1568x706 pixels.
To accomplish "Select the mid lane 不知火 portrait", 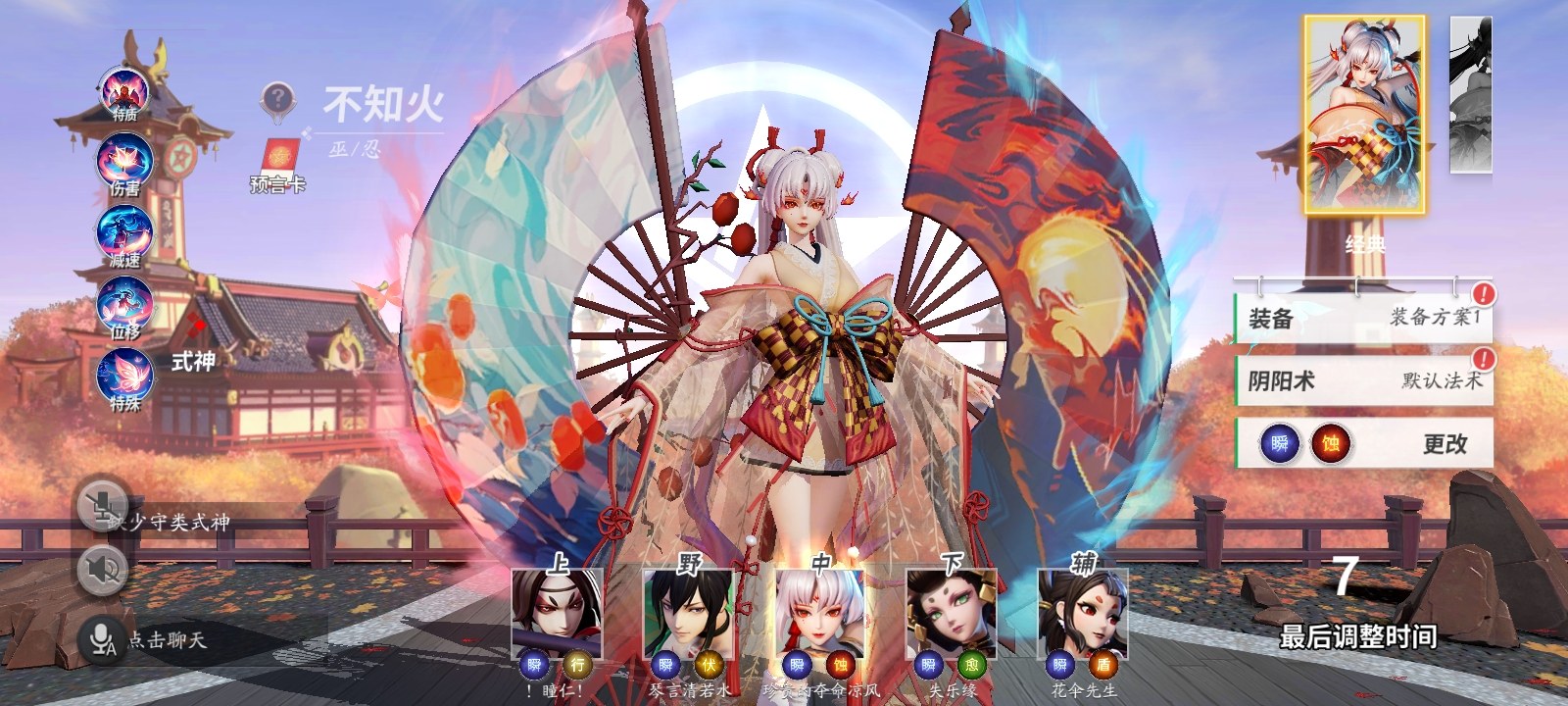I will (x=819, y=613).
